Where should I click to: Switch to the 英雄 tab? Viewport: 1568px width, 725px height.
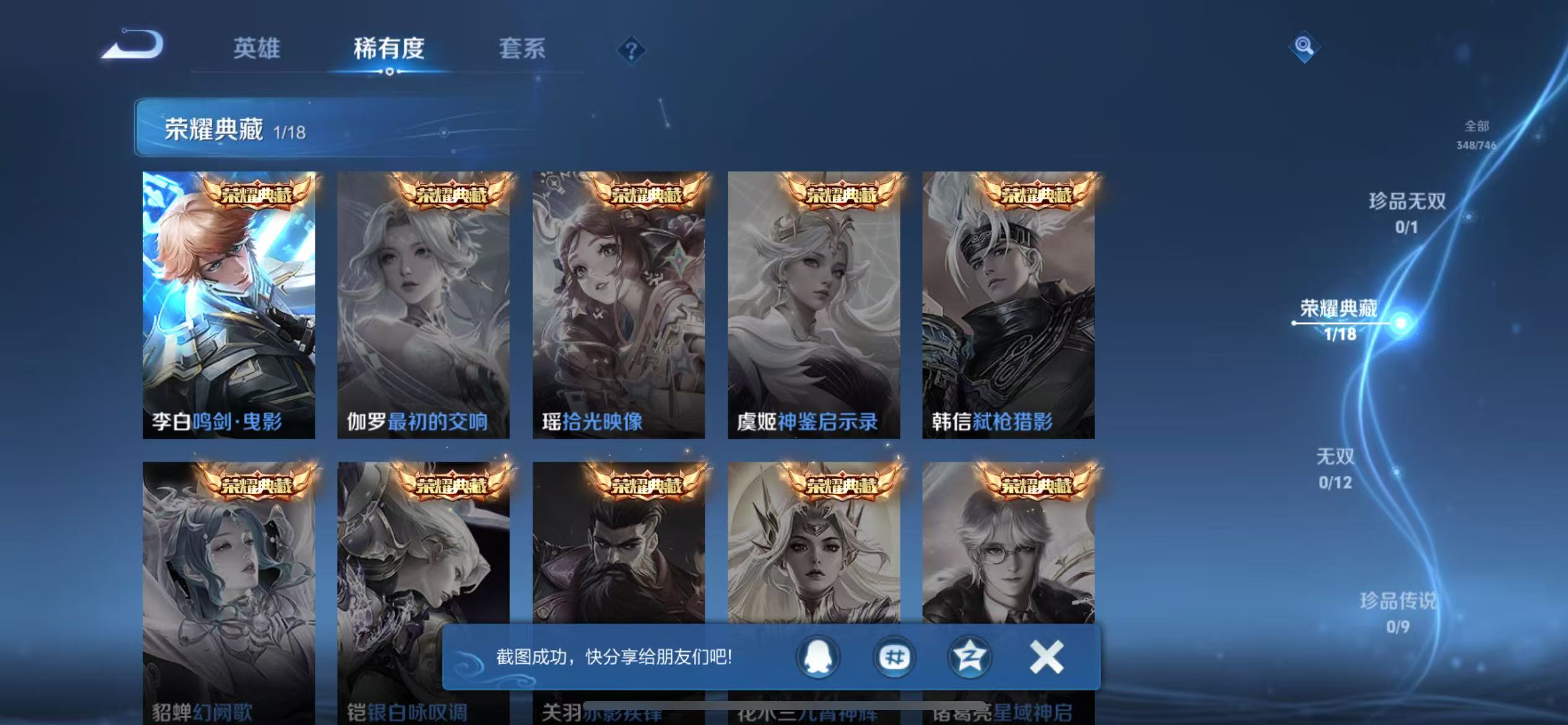(256, 49)
